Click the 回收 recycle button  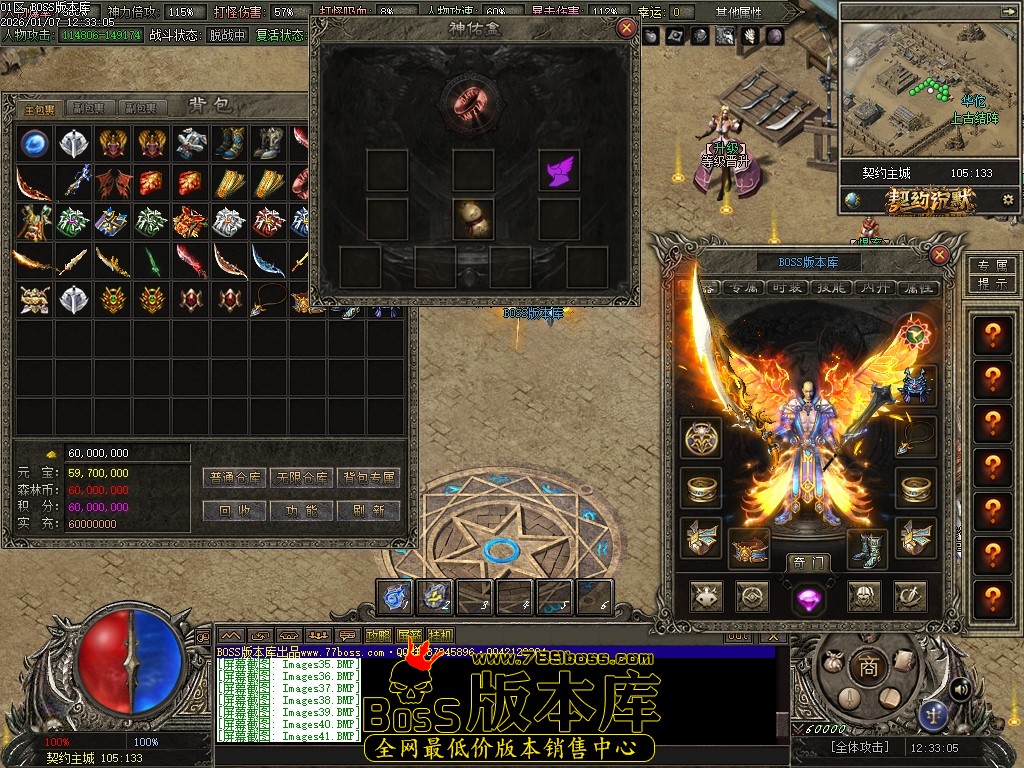238,510
